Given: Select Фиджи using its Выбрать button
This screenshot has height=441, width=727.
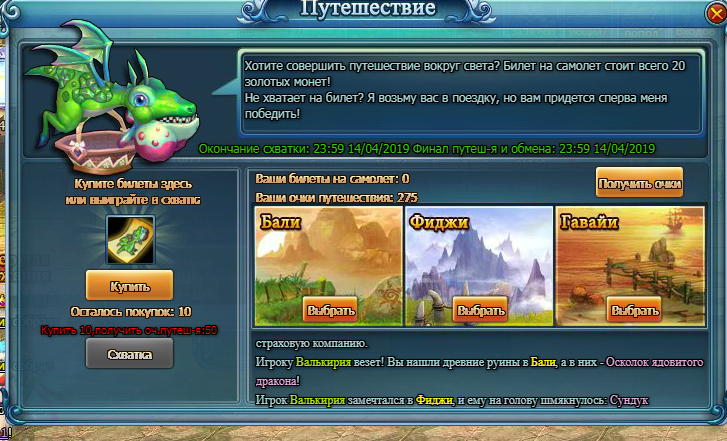Looking at the screenshot, I should click(x=481, y=310).
